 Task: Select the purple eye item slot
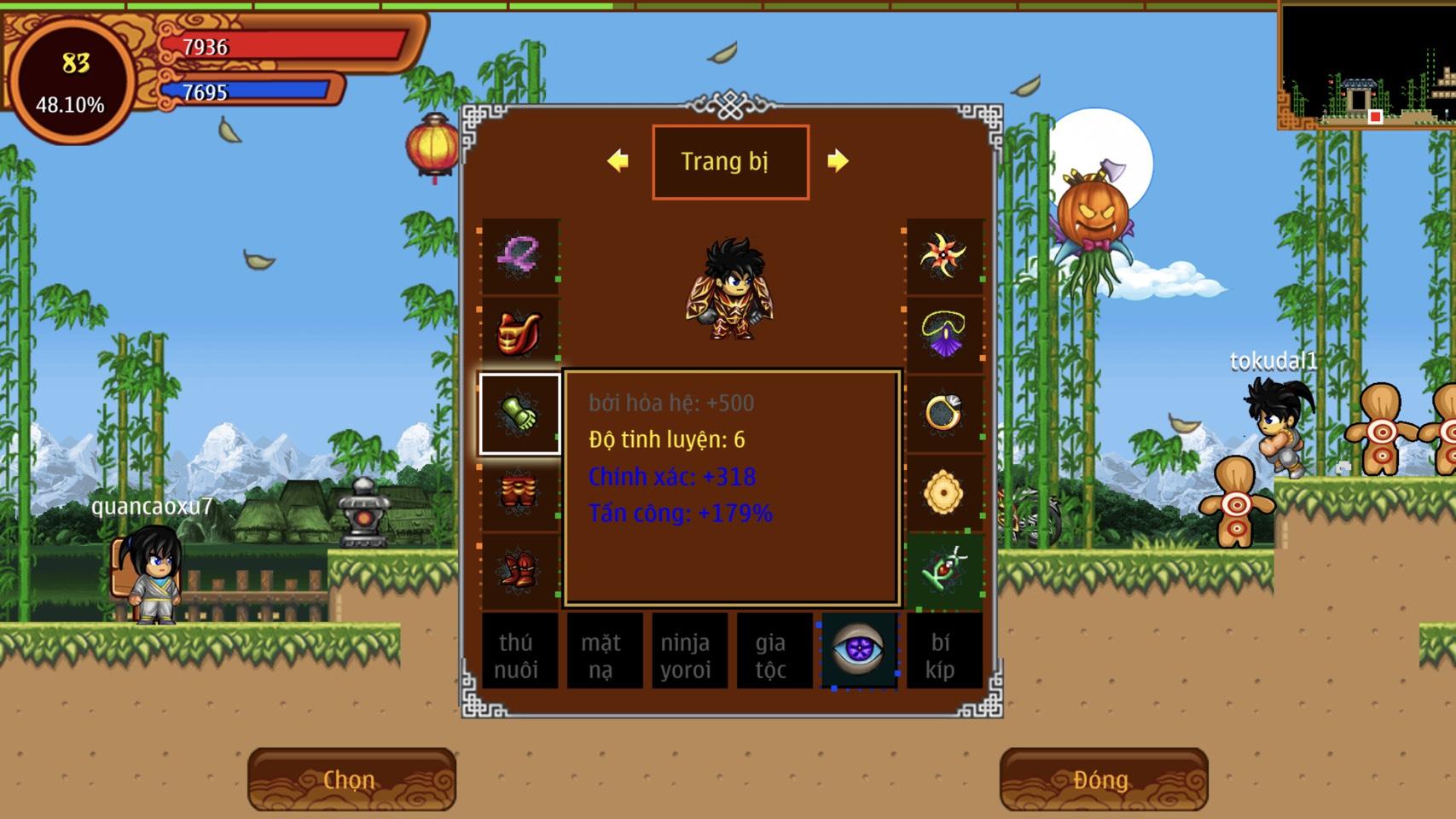(858, 650)
